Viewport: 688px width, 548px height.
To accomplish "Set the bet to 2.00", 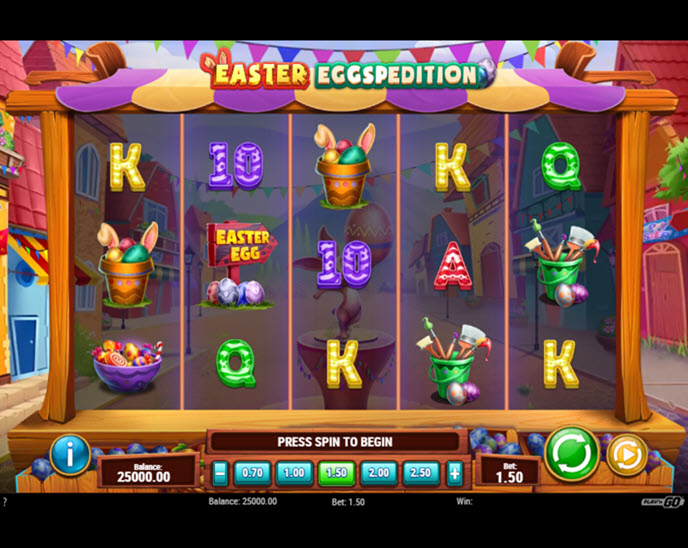I will (x=379, y=473).
